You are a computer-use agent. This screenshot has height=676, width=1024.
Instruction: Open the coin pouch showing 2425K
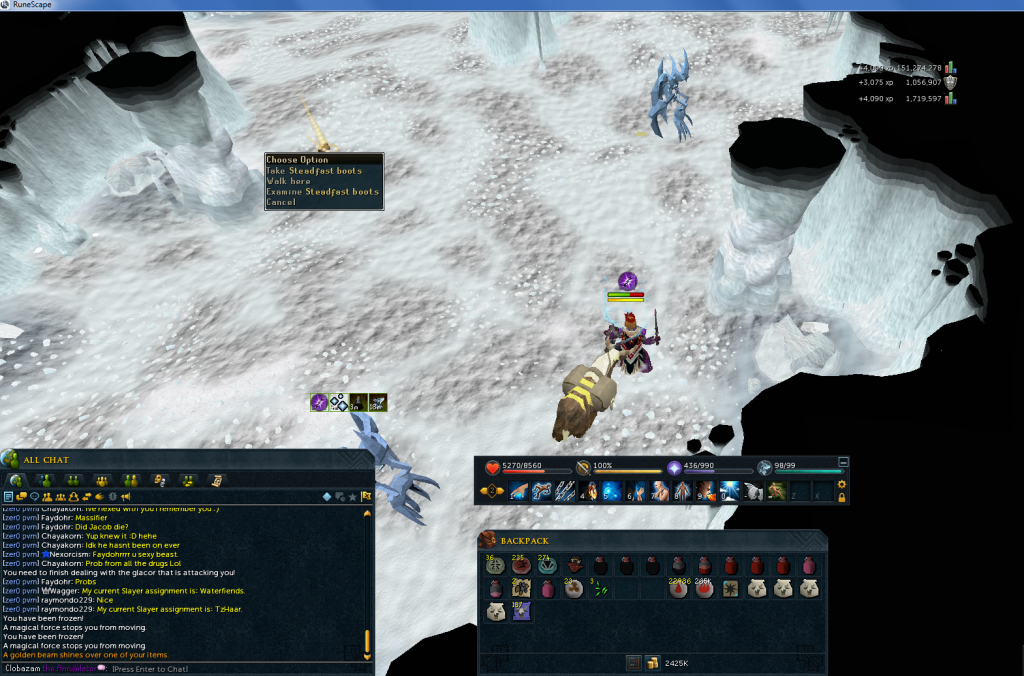pyautogui.click(x=652, y=662)
